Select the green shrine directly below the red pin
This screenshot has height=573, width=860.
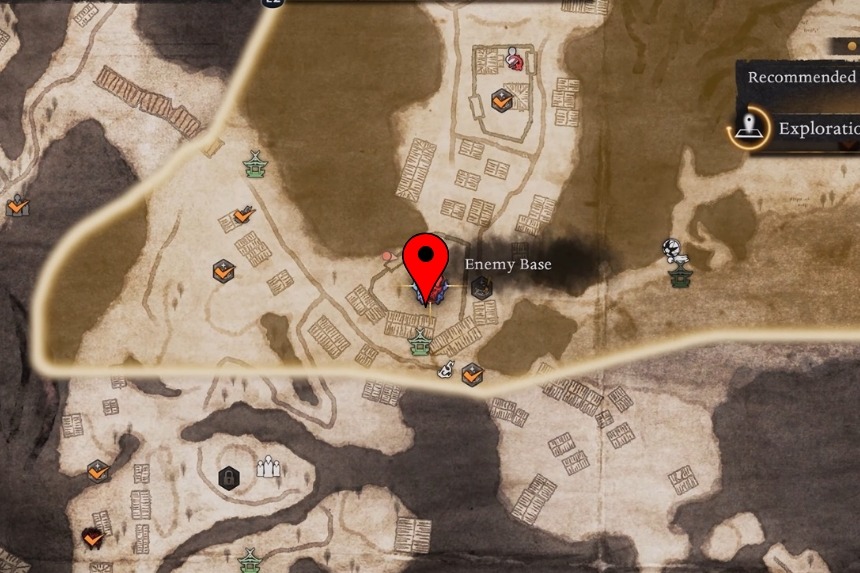[x=420, y=344]
